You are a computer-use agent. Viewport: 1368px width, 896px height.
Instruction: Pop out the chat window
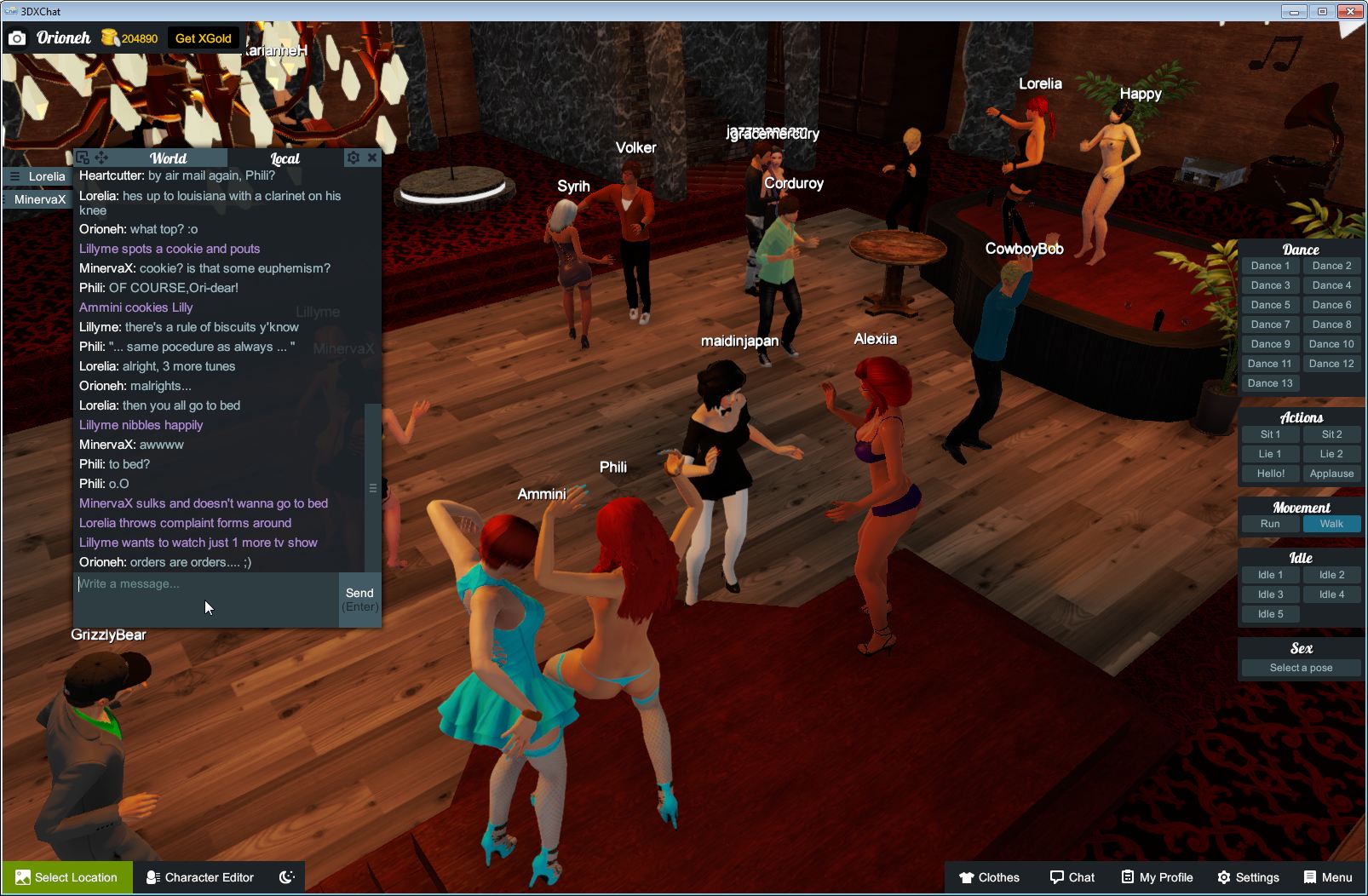point(82,158)
